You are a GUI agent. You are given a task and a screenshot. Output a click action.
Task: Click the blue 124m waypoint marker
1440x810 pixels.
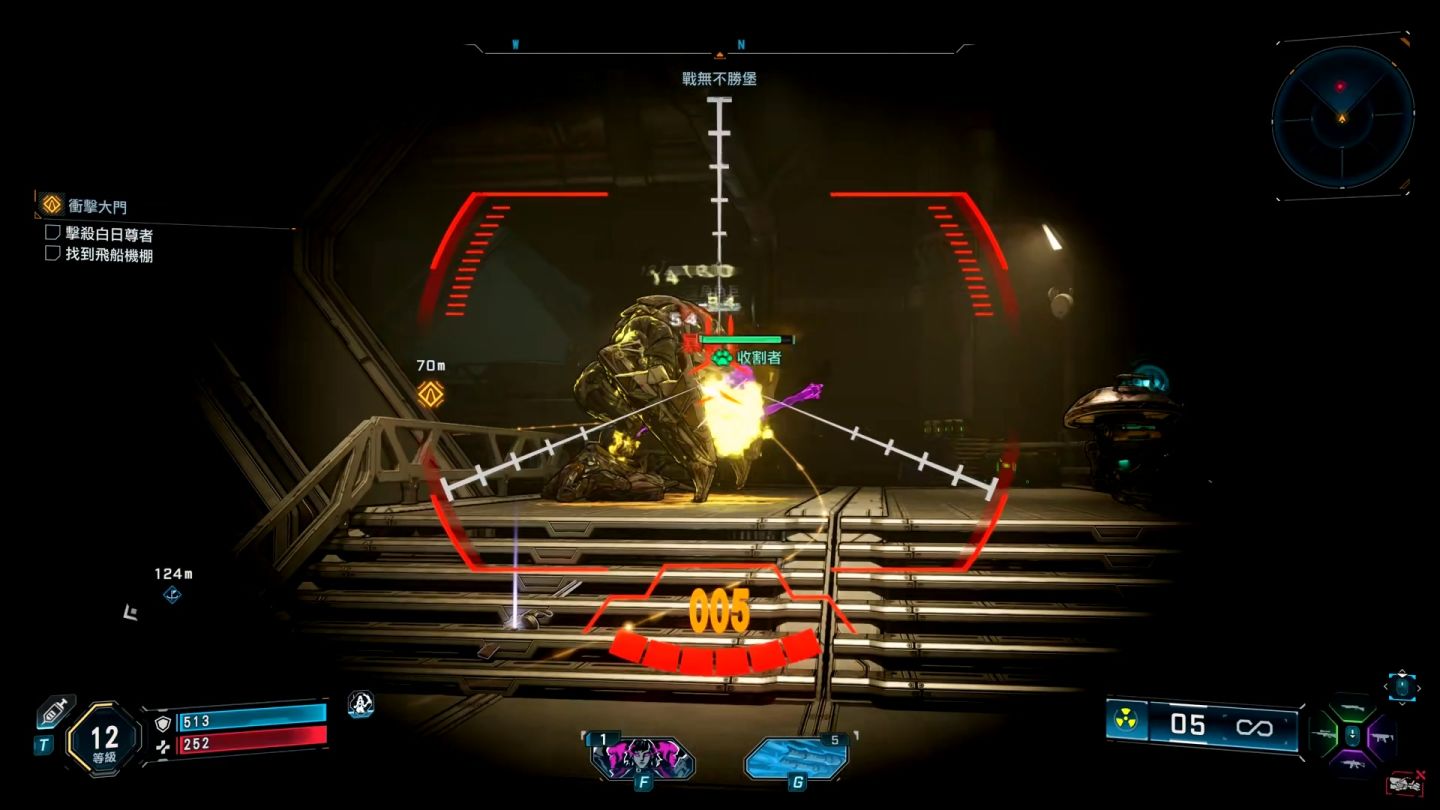point(172,595)
